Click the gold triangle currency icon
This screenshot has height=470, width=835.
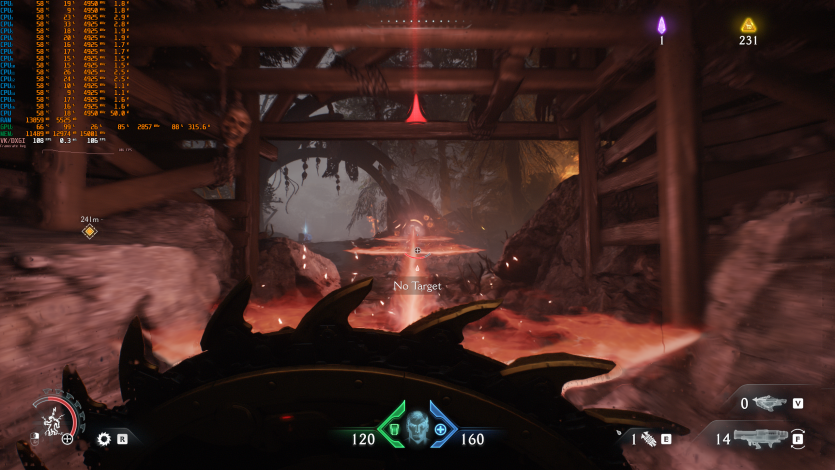pos(748,25)
